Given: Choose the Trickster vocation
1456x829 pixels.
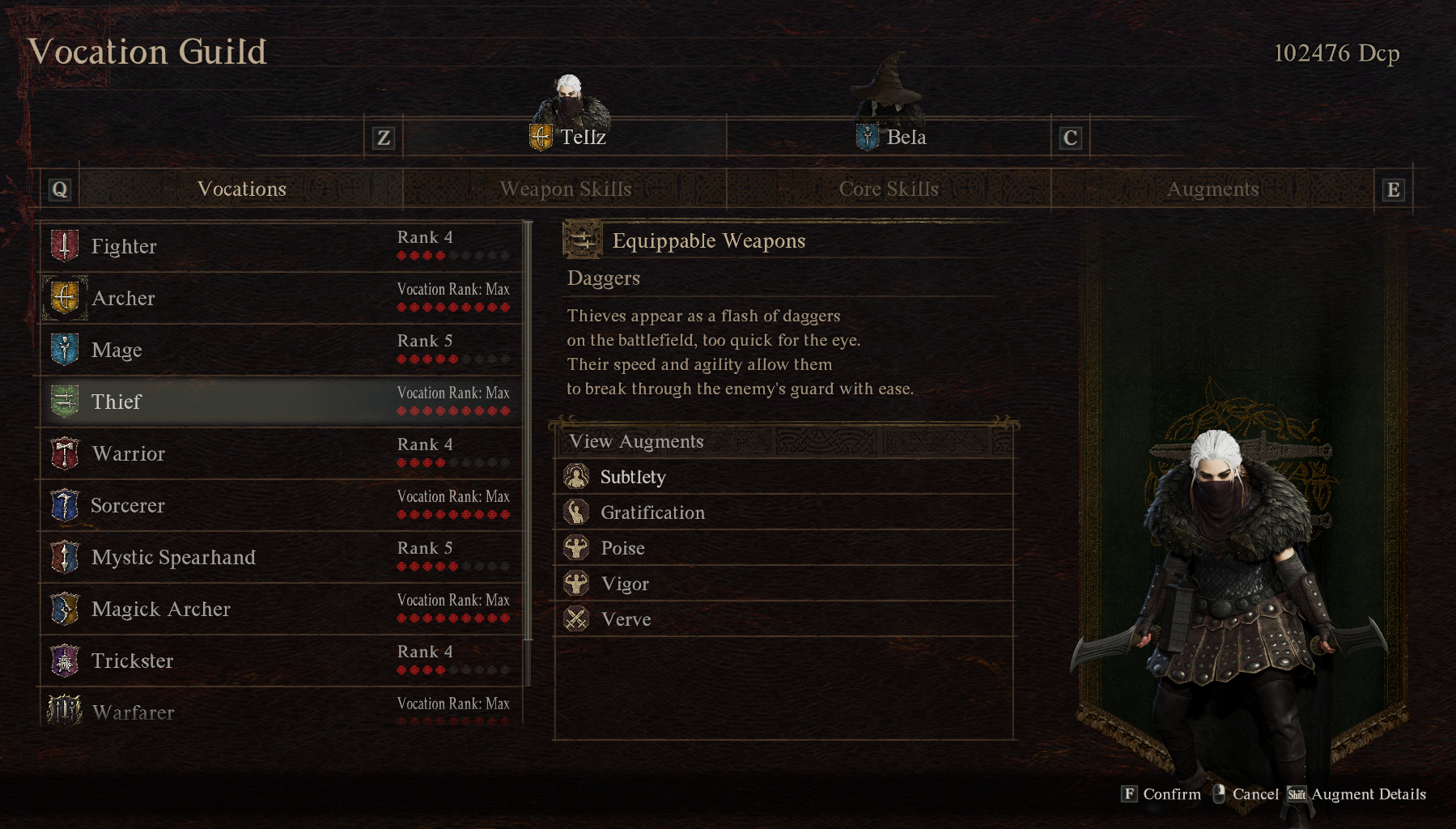Looking at the screenshot, I should point(279,661).
